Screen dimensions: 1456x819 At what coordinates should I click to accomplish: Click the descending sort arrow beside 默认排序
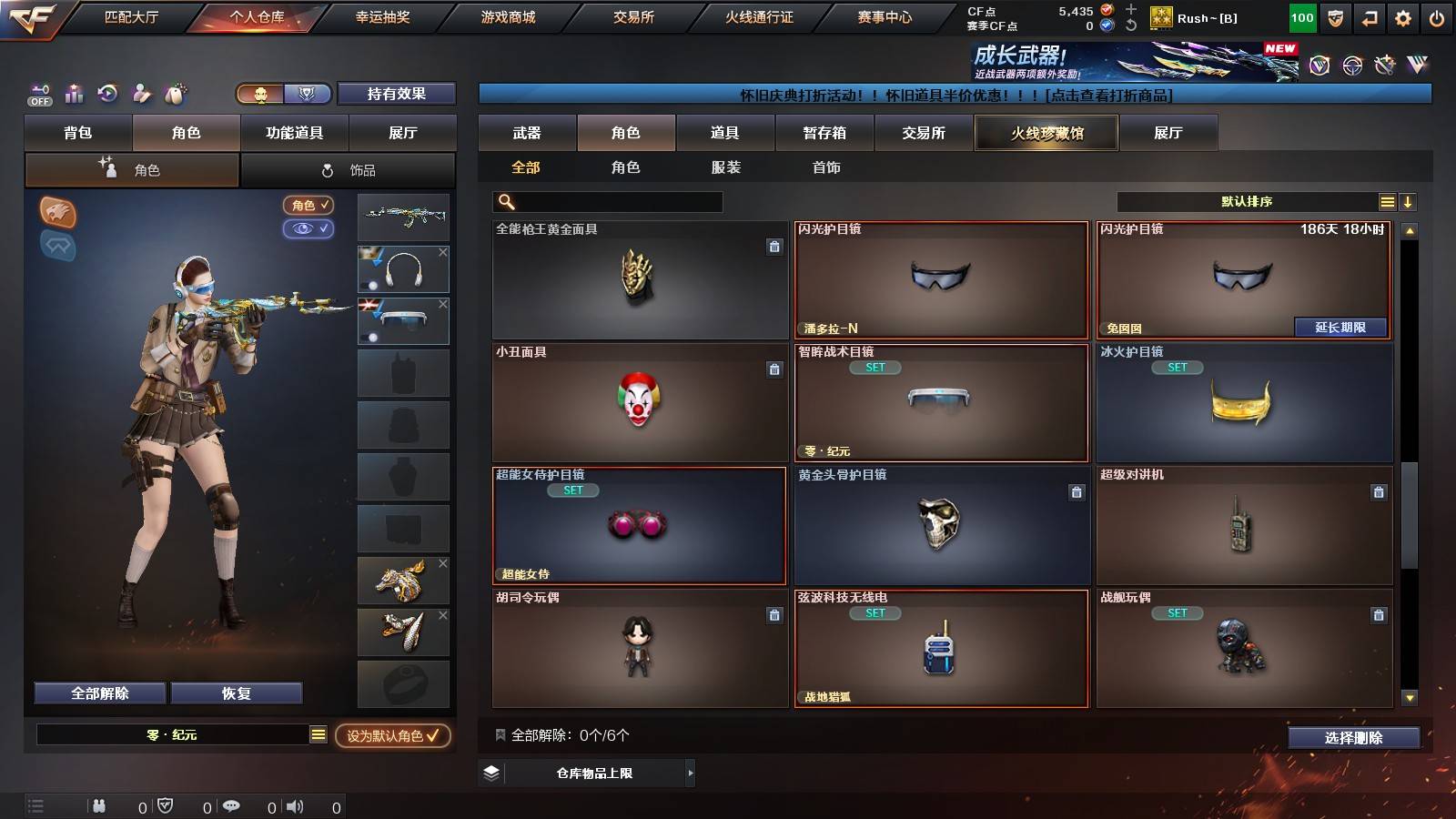click(1408, 201)
